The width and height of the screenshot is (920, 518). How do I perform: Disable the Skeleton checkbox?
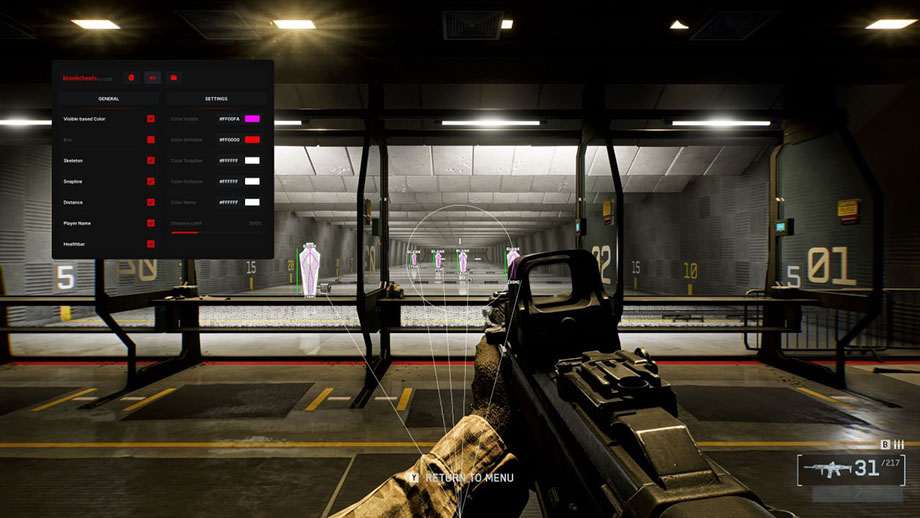(151, 161)
